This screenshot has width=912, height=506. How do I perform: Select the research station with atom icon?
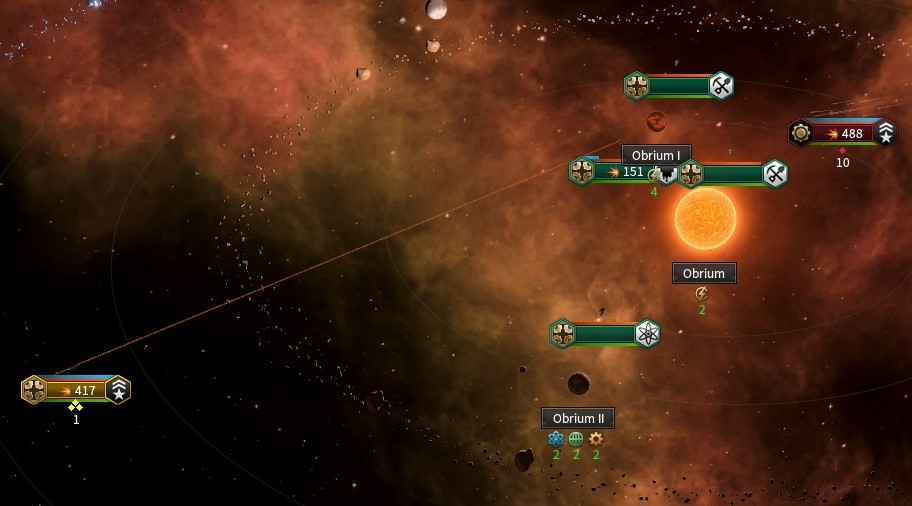[x=605, y=334]
